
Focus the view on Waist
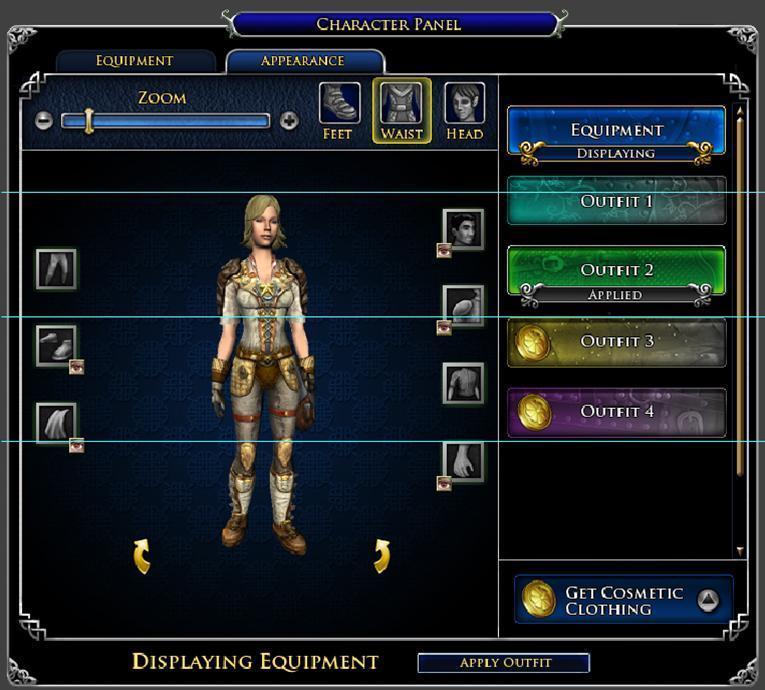click(402, 110)
